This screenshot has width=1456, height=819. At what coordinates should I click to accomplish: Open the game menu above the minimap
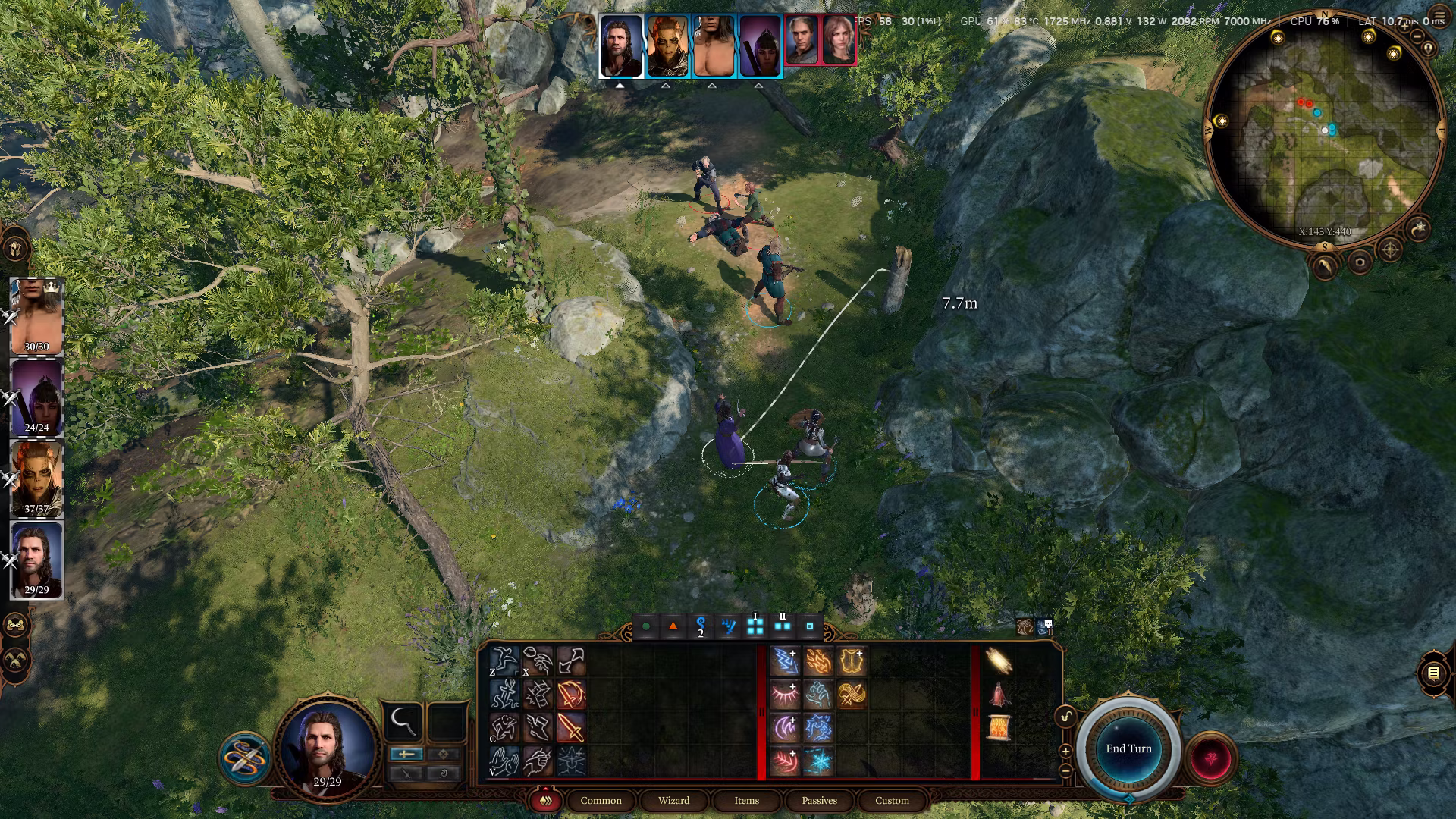tap(1439, 15)
